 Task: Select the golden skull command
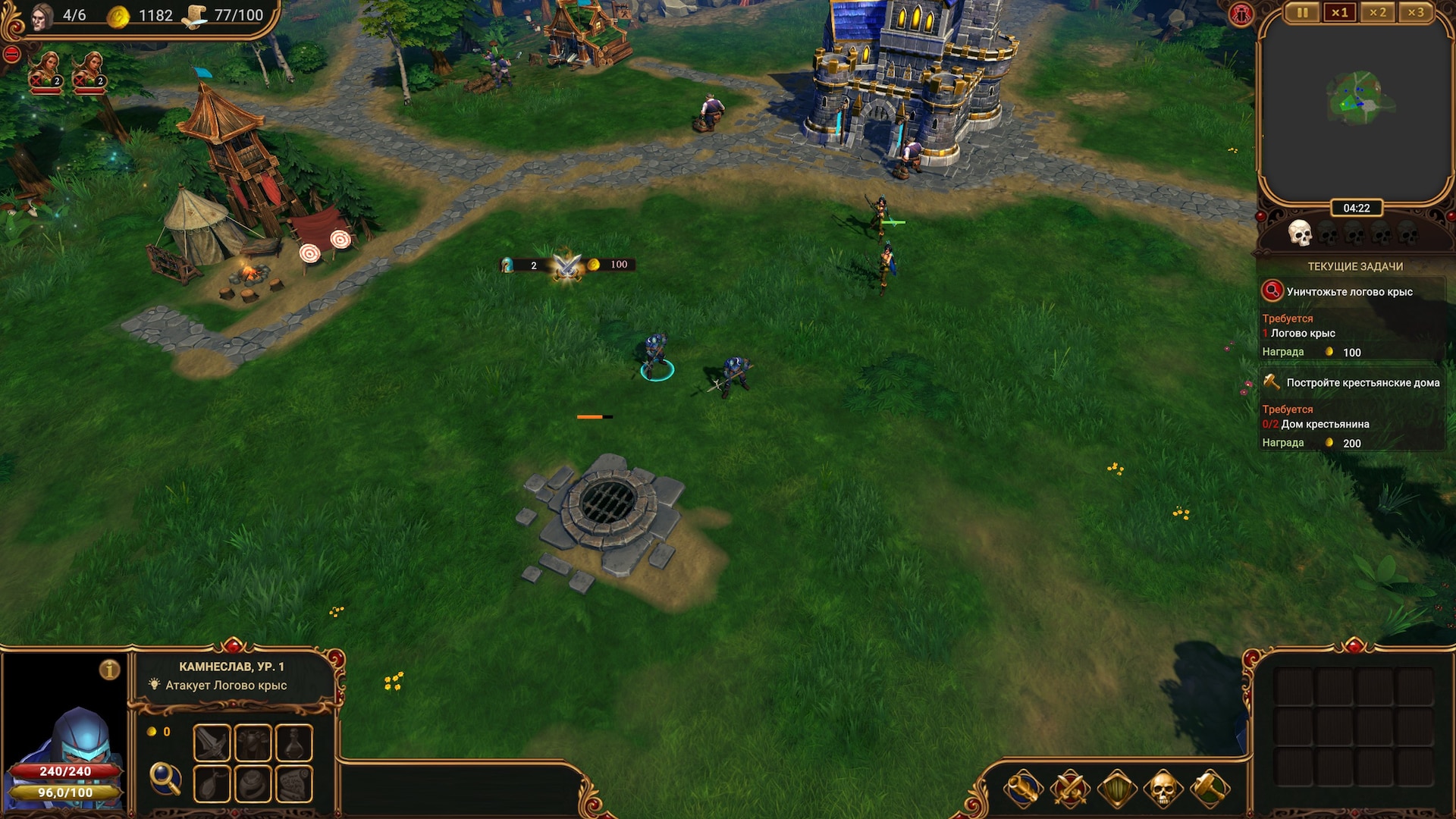pos(1163,790)
